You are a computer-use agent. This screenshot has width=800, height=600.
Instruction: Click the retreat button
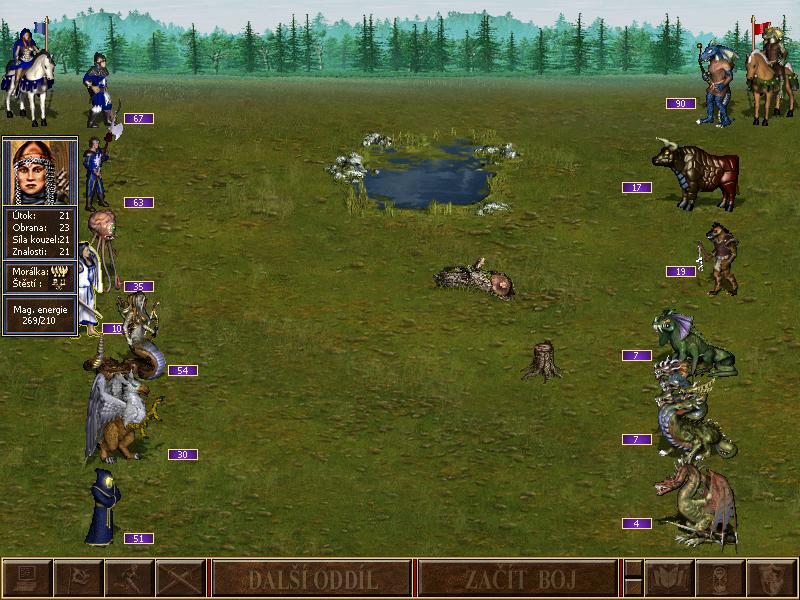[x=129, y=578]
